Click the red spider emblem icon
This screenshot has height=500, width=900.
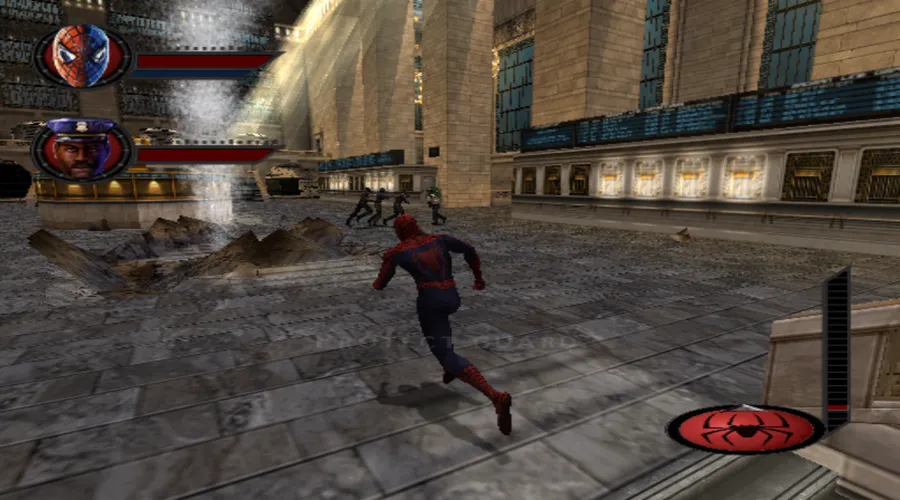click(745, 429)
